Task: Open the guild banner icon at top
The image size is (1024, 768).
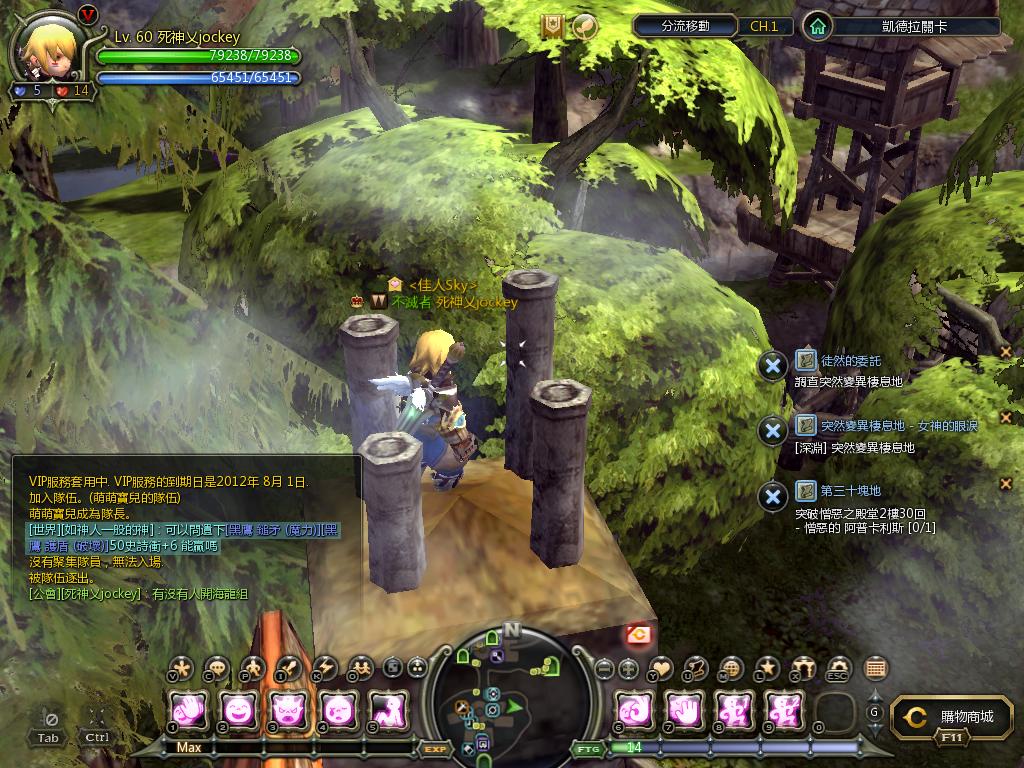Action: point(552,27)
